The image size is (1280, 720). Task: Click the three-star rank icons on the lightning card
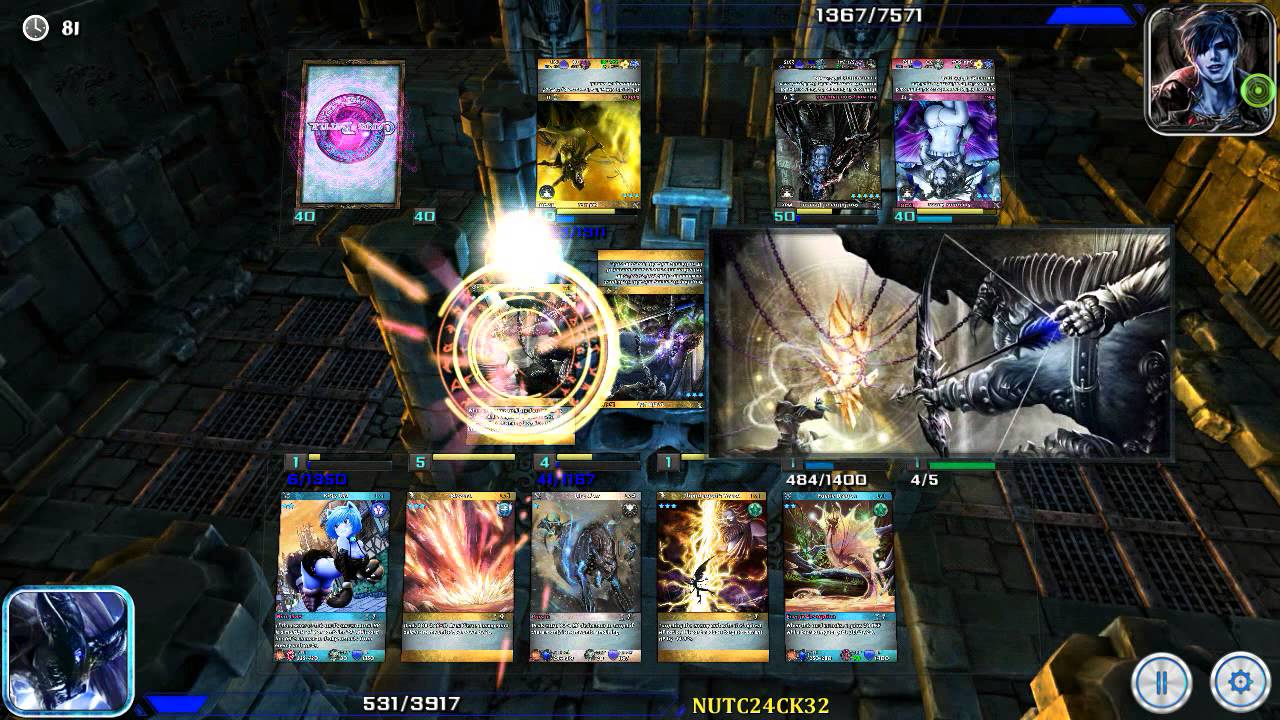(665, 507)
